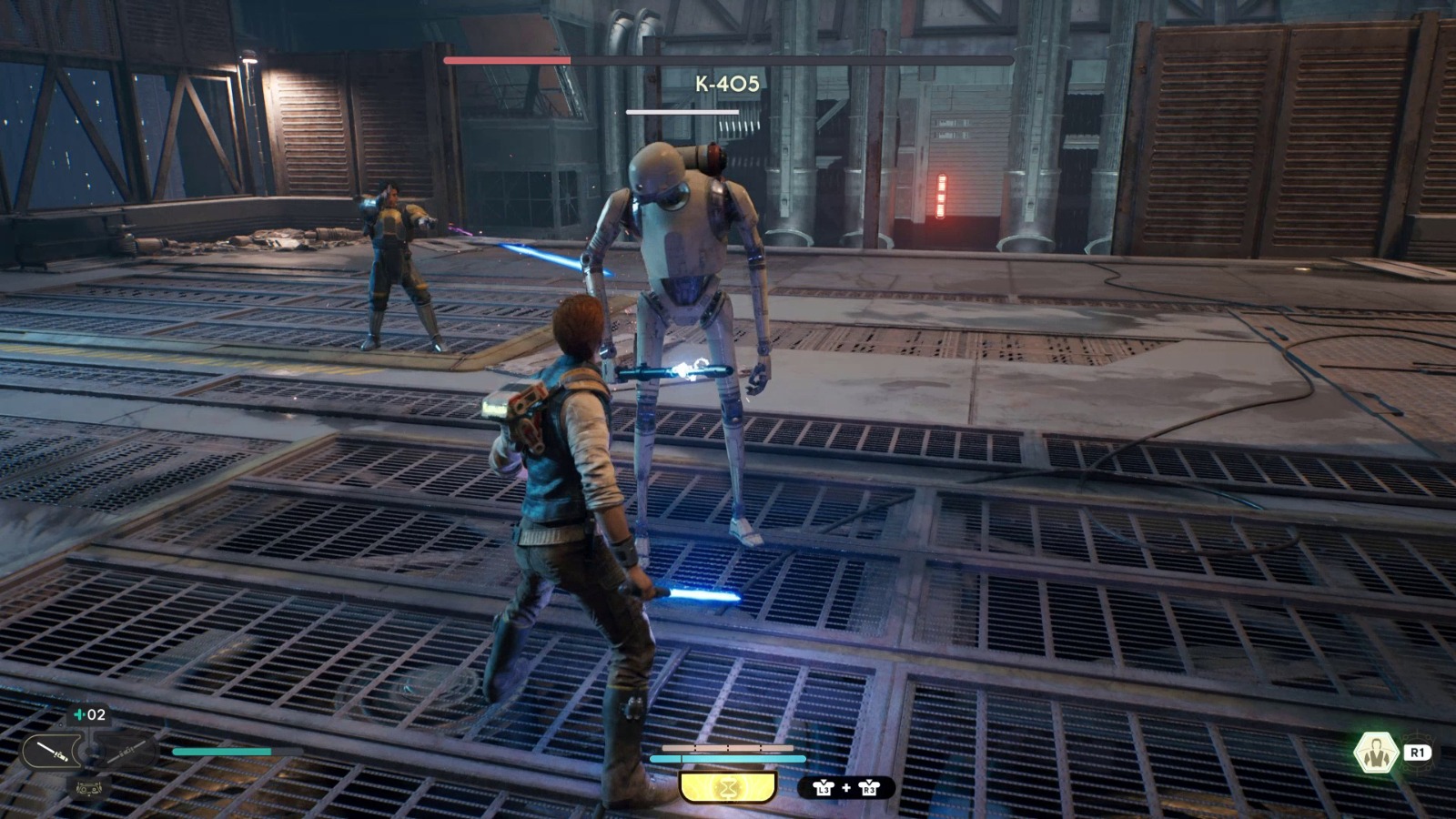Click the R3 stick button prompt
The width and height of the screenshot is (1456, 819).
[869, 787]
